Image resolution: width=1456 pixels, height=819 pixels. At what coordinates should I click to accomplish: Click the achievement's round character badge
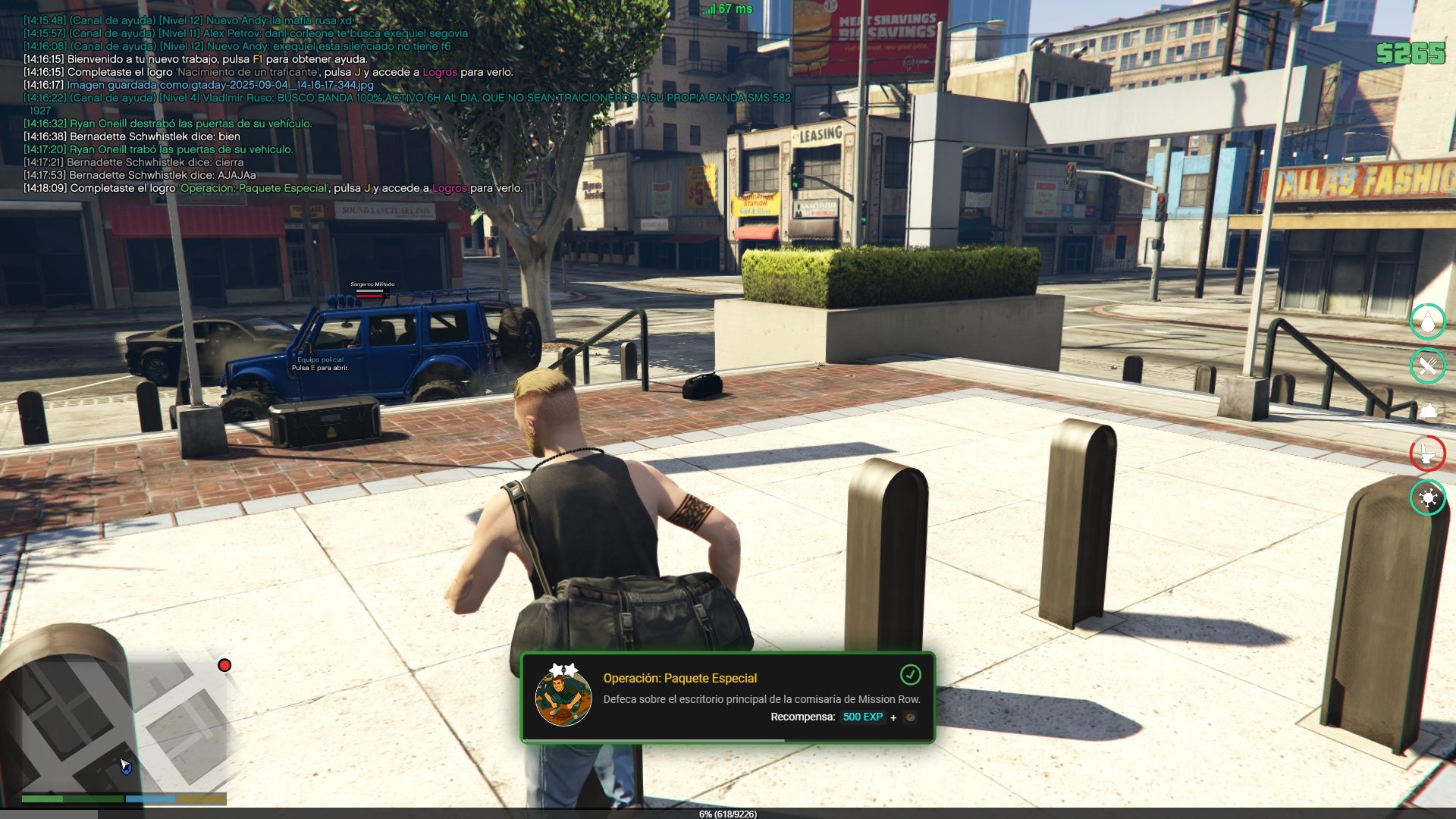tap(563, 697)
